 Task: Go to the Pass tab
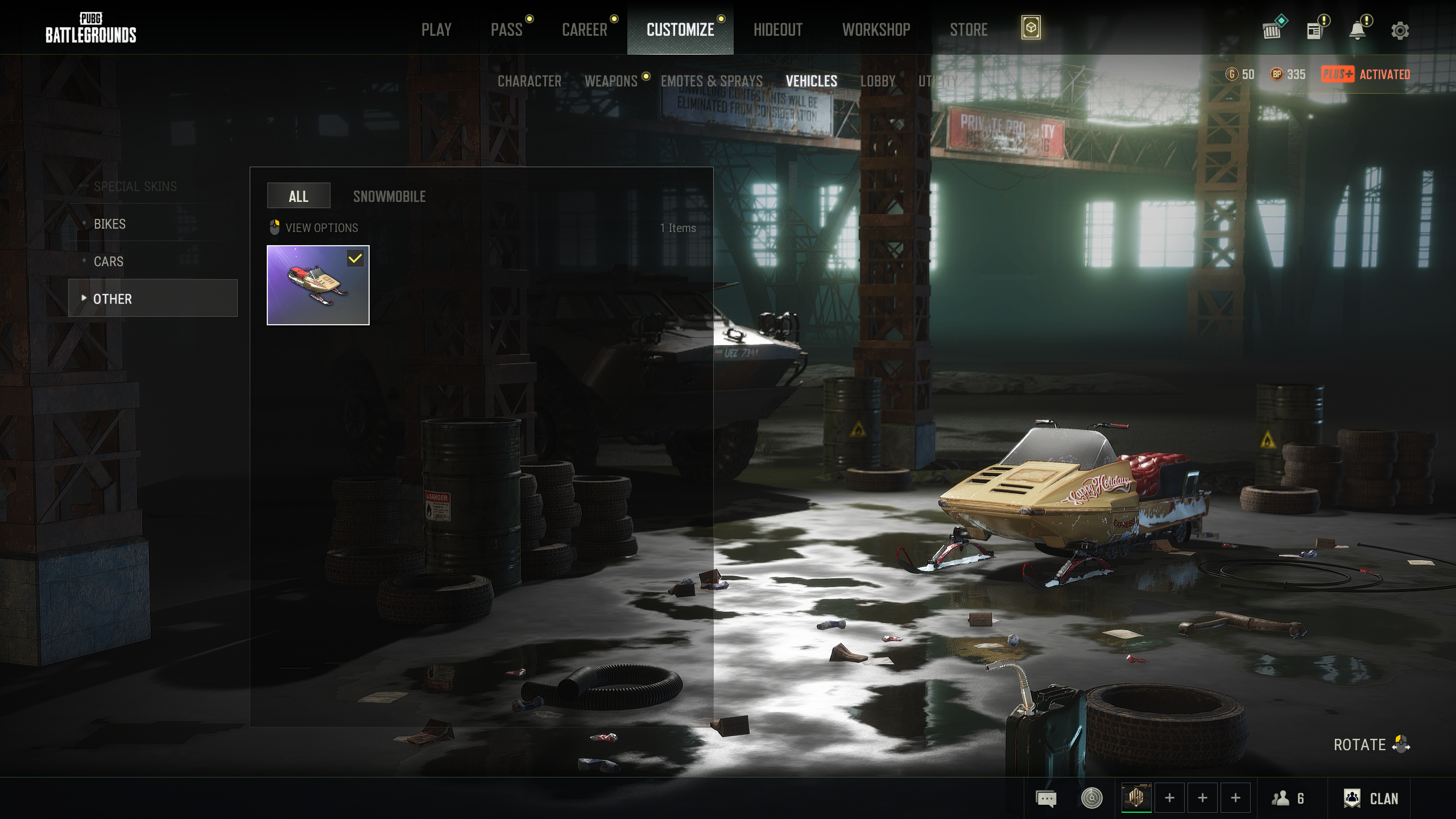[x=506, y=30]
